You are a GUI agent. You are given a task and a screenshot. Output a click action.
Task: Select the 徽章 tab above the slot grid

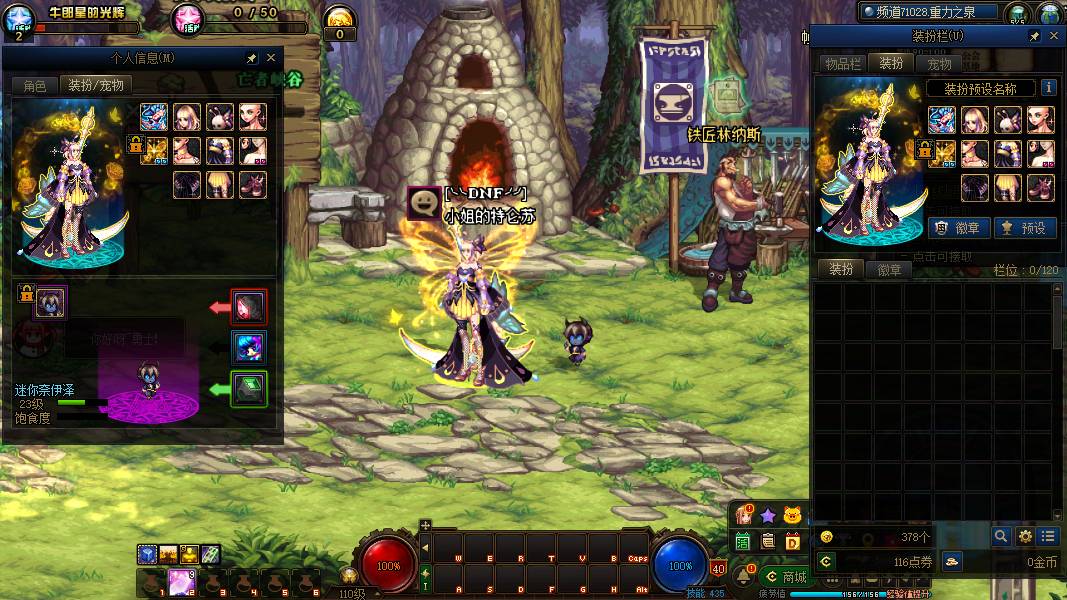point(889,270)
